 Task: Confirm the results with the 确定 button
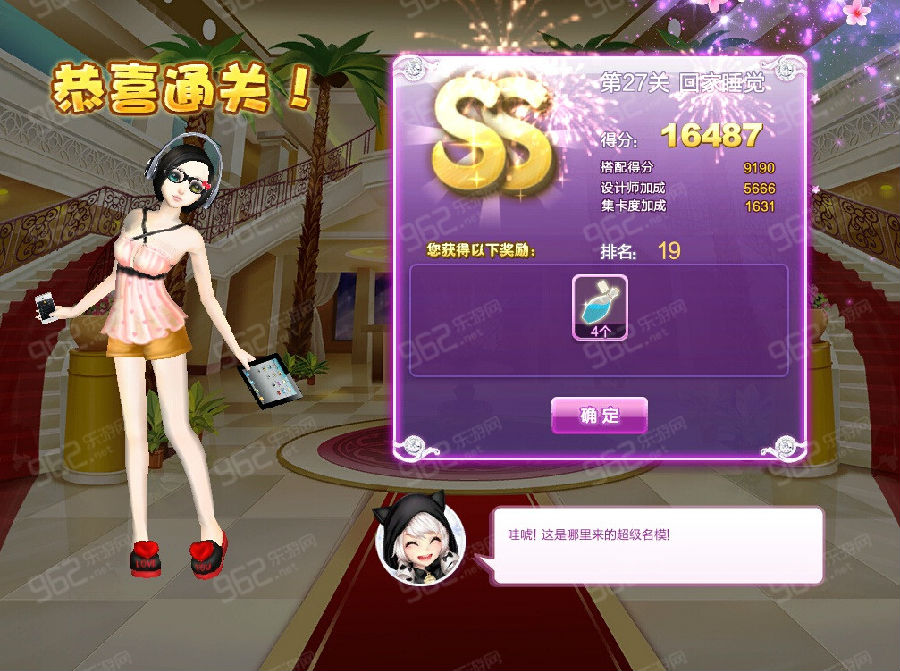(599, 415)
